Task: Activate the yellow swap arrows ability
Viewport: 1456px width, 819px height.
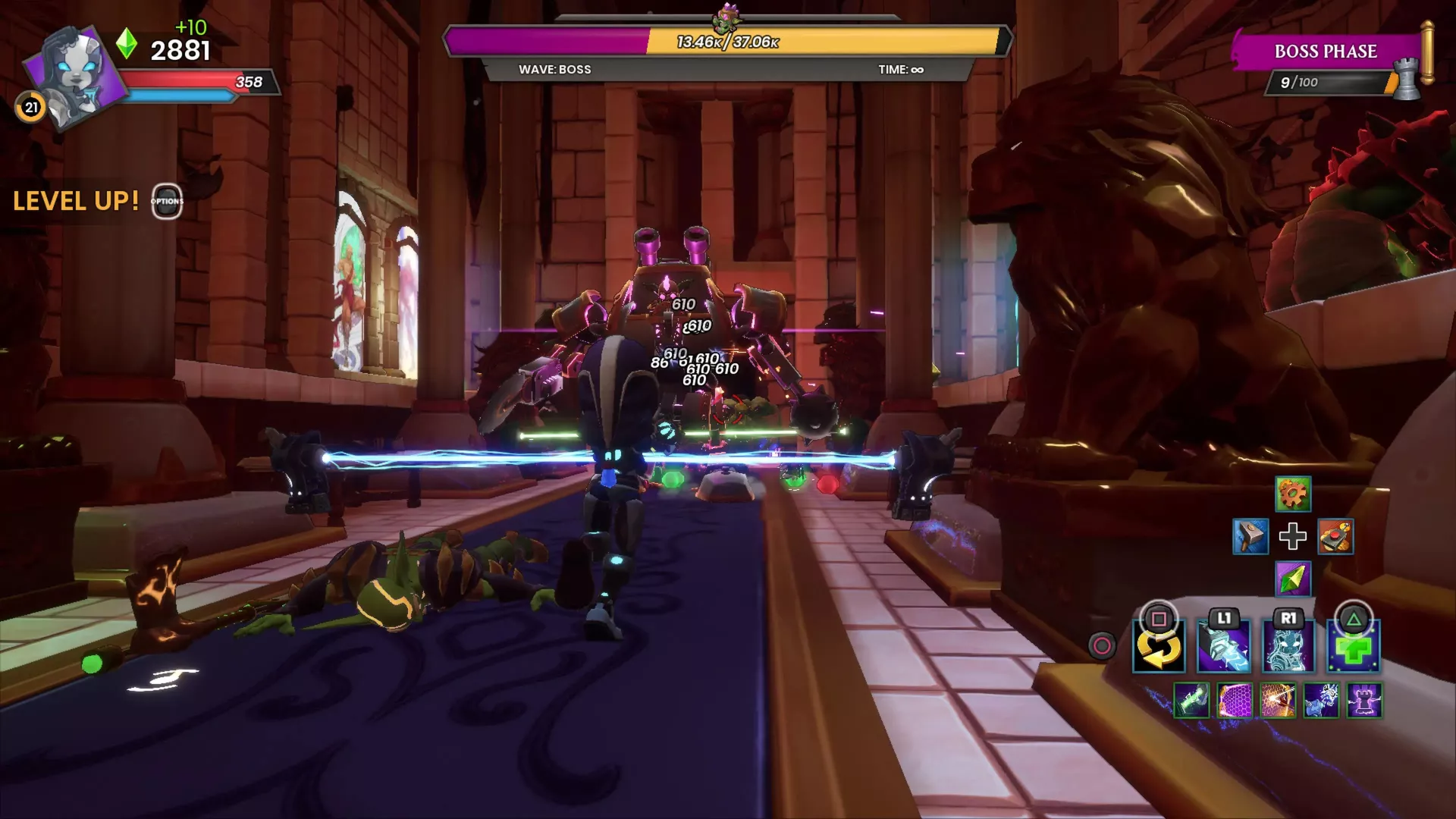Action: click(x=1159, y=648)
